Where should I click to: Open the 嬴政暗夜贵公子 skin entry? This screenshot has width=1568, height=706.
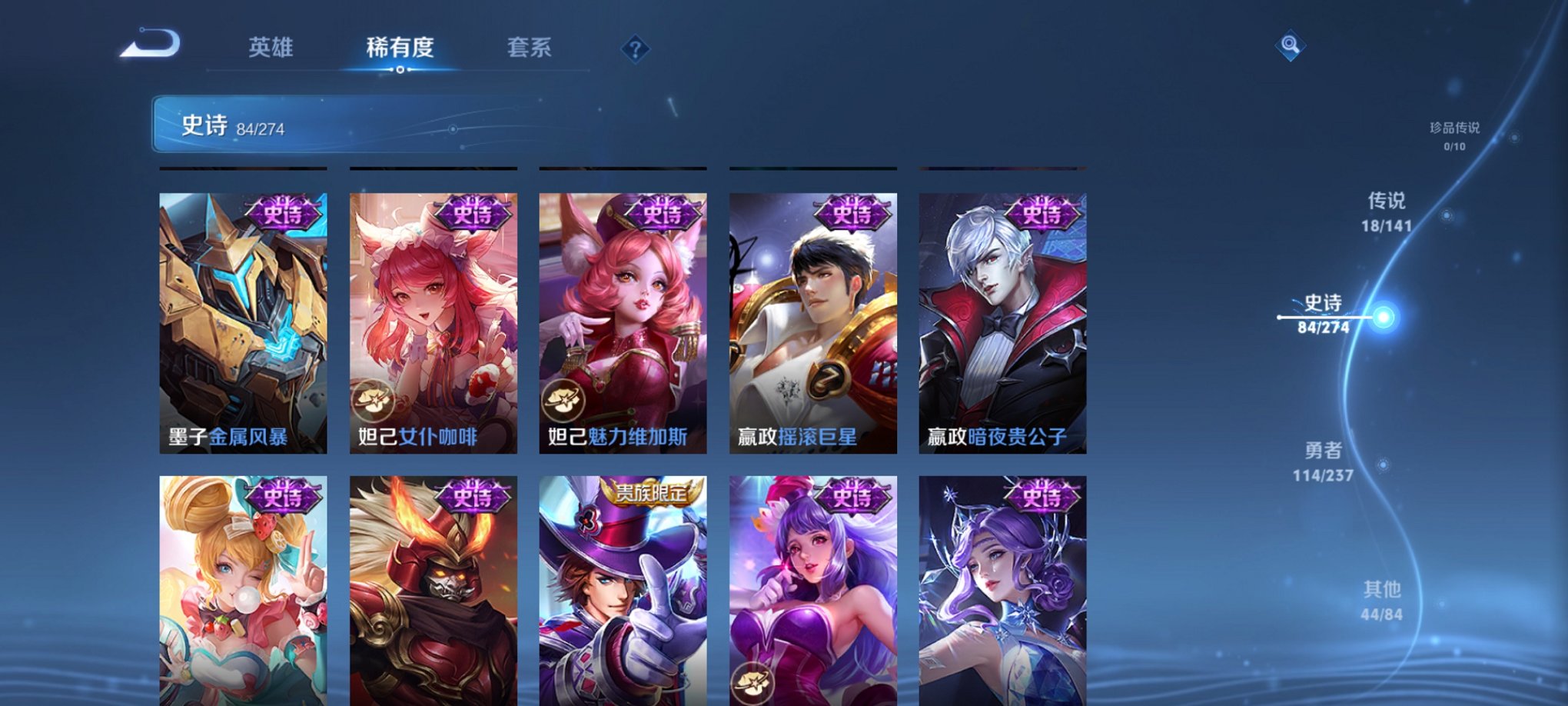coord(1002,323)
